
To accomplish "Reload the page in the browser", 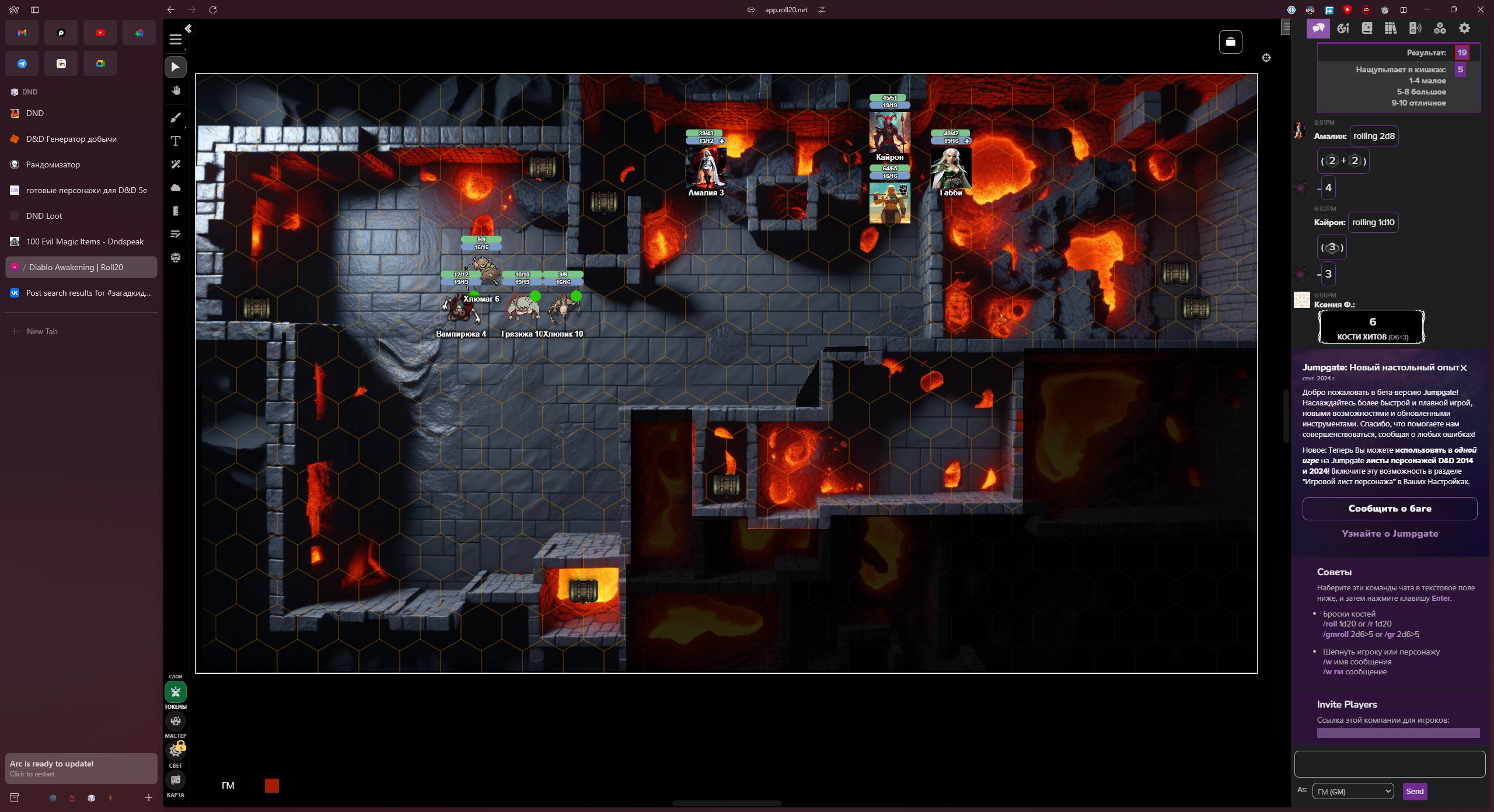I will click(213, 10).
